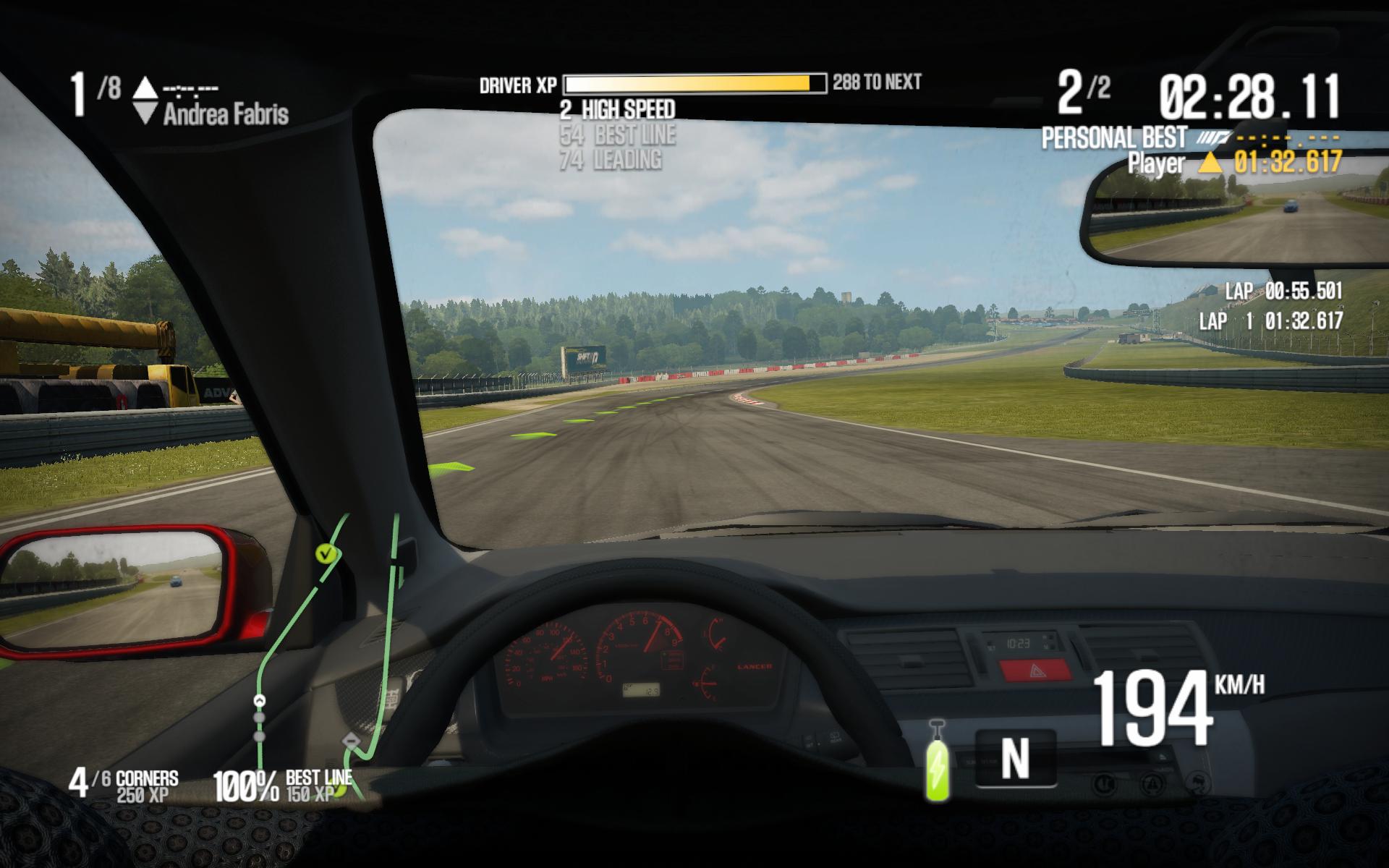Viewport: 1389px width, 868px height.
Task: Open the Corners objective tracker
Action: pyautogui.click(x=124, y=785)
